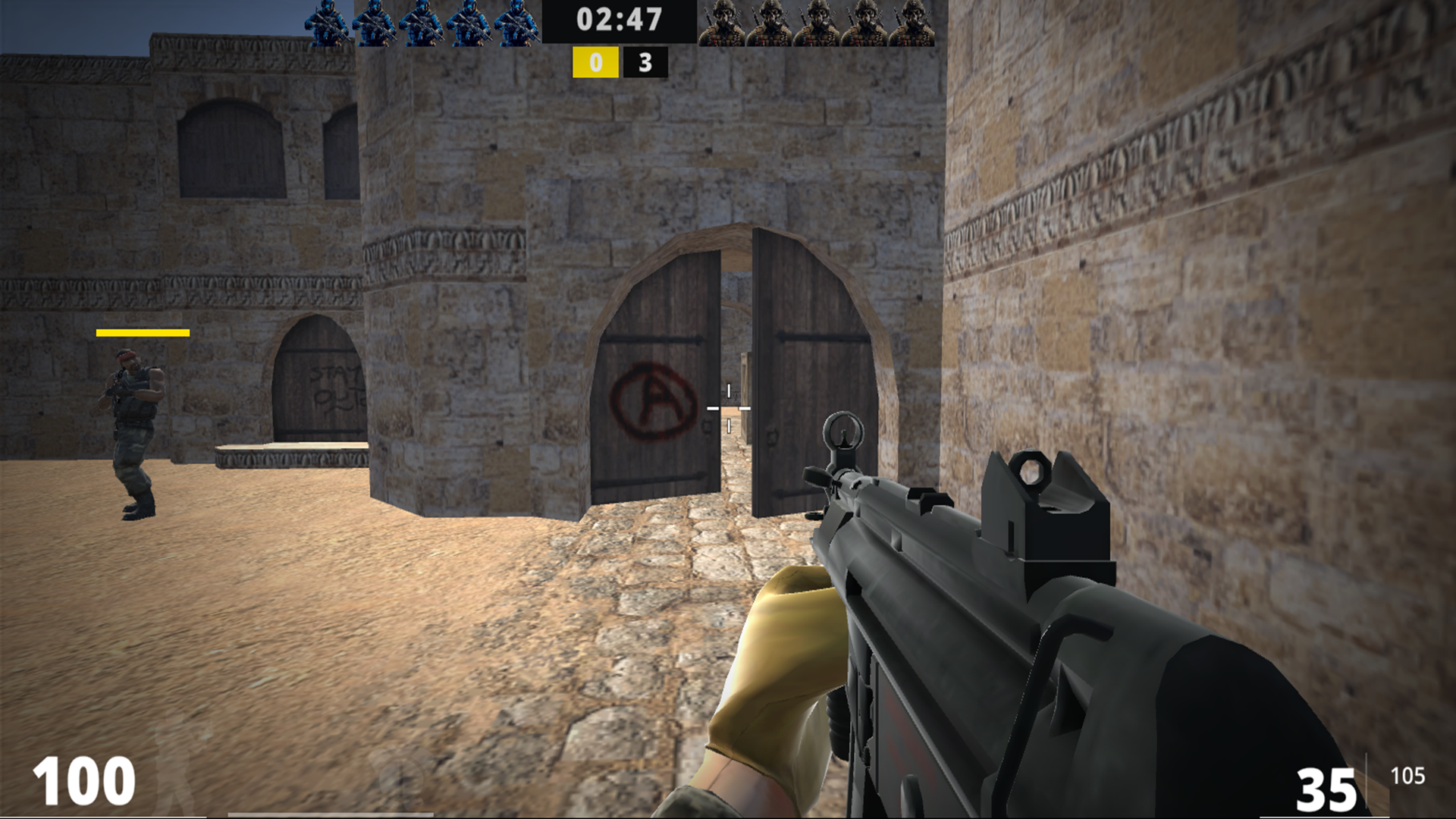This screenshot has height=819, width=1456.
Task: Open the match timer showing 02:47
Action: click(x=620, y=21)
